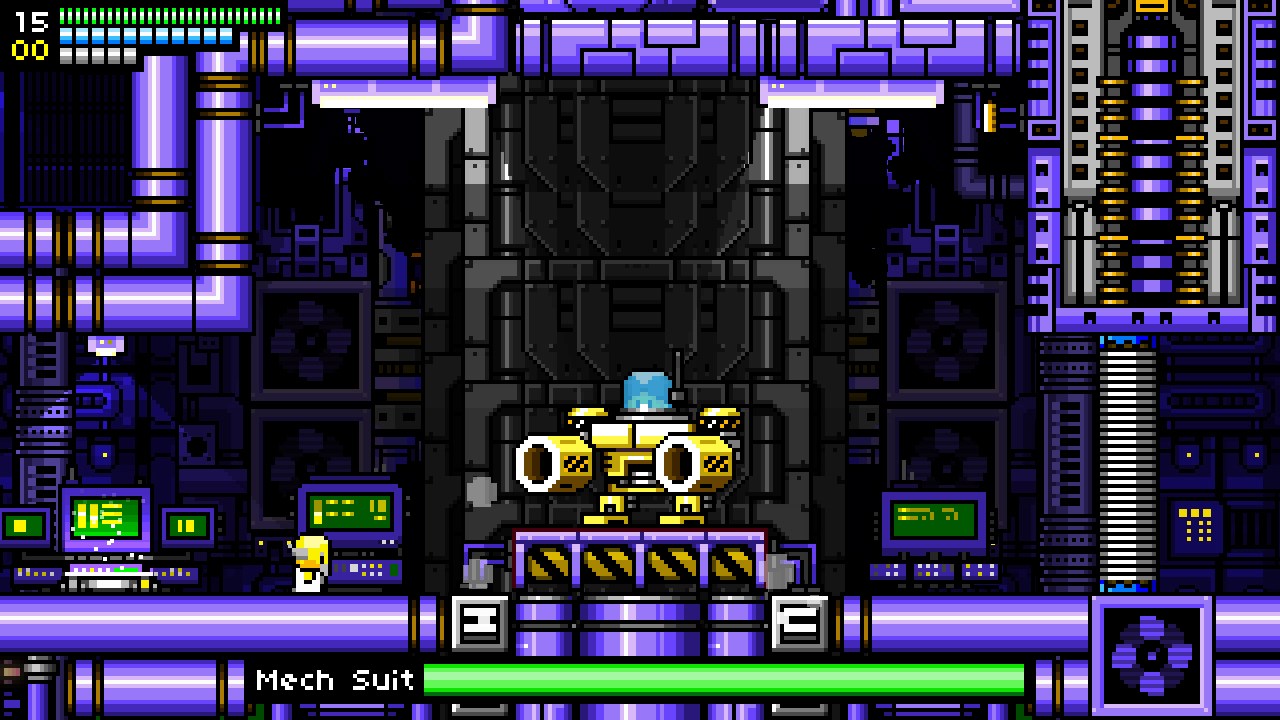This screenshot has height=720, width=1280.
Task: Toggle the green indicator on the far-left monitor
Action: pyautogui.click(x=22, y=524)
